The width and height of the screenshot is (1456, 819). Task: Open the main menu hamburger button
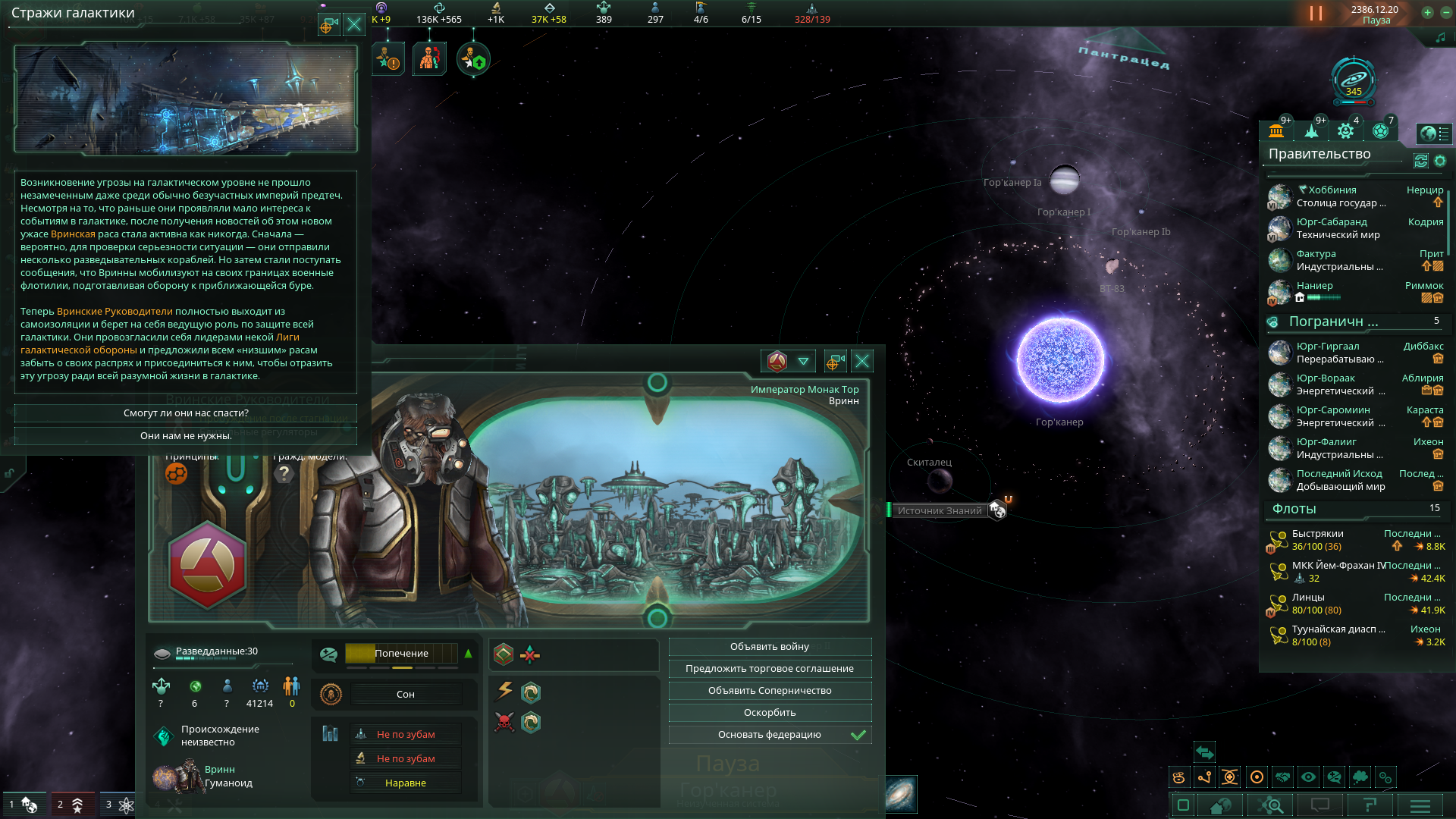(1420, 805)
